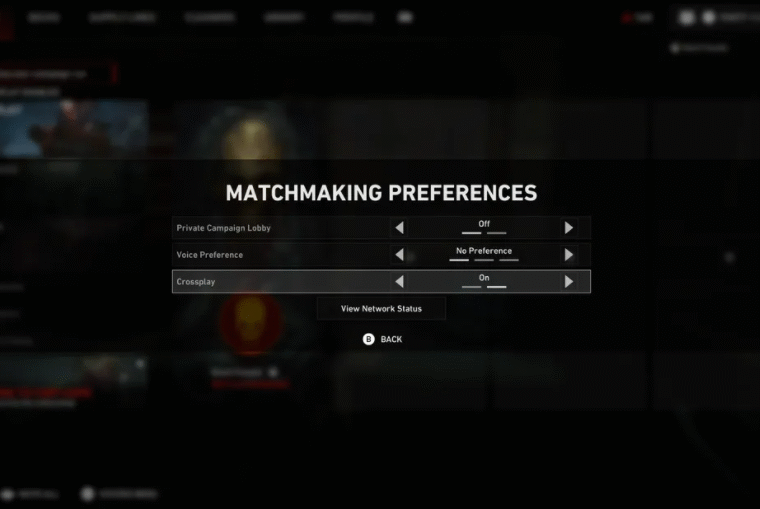Open View Network Status
Screen dimensions: 760x509
click(x=381, y=309)
